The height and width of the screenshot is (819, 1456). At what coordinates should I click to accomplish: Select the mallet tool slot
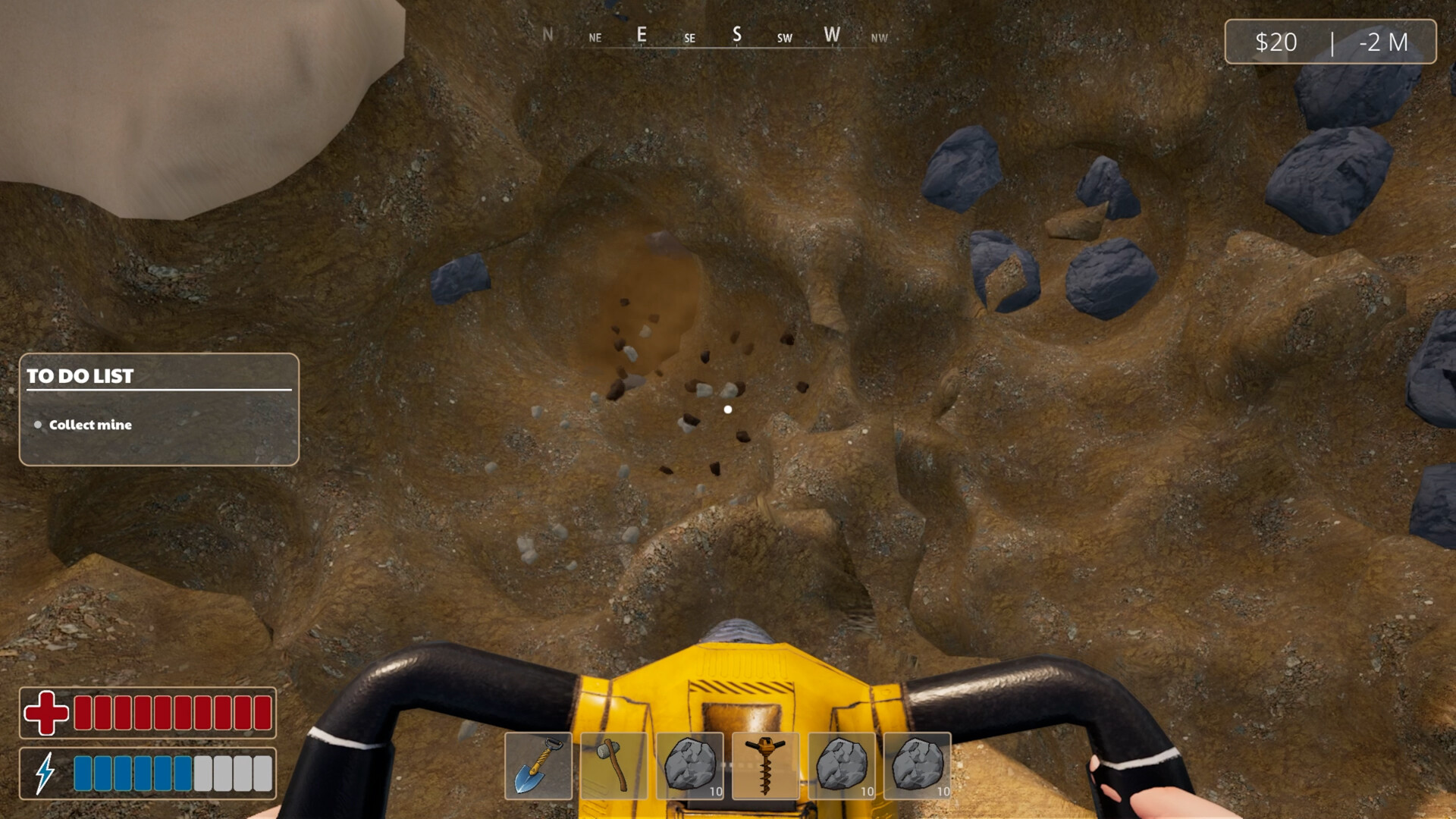coord(616,766)
